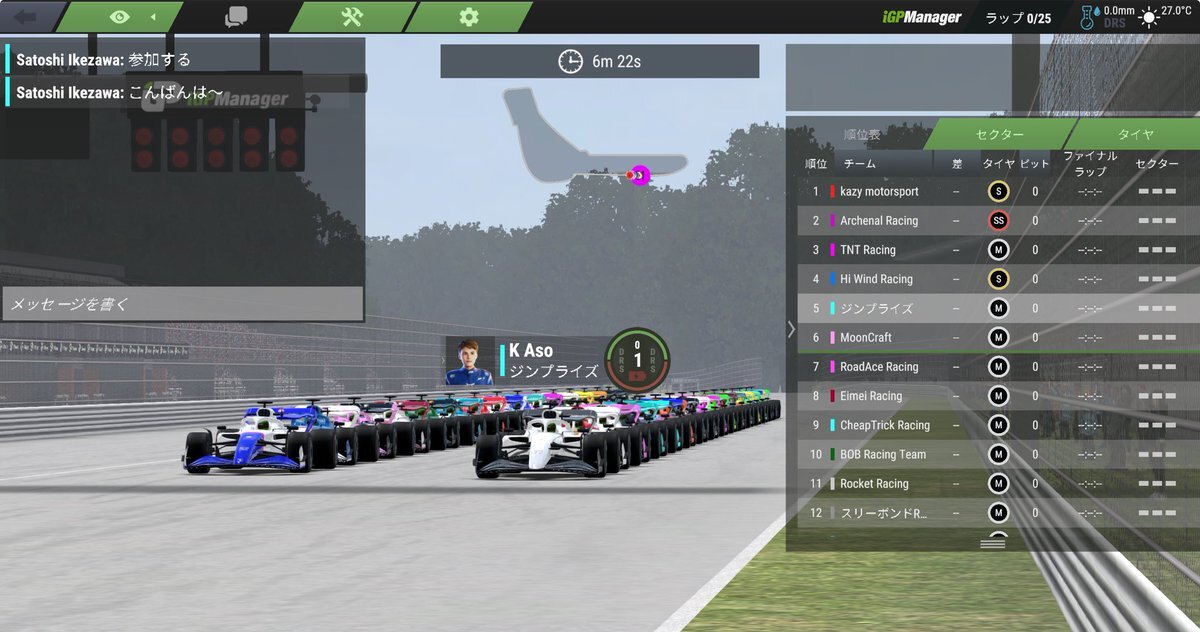Expand the standings list bottom handle
The height and width of the screenshot is (632, 1200).
tap(993, 541)
